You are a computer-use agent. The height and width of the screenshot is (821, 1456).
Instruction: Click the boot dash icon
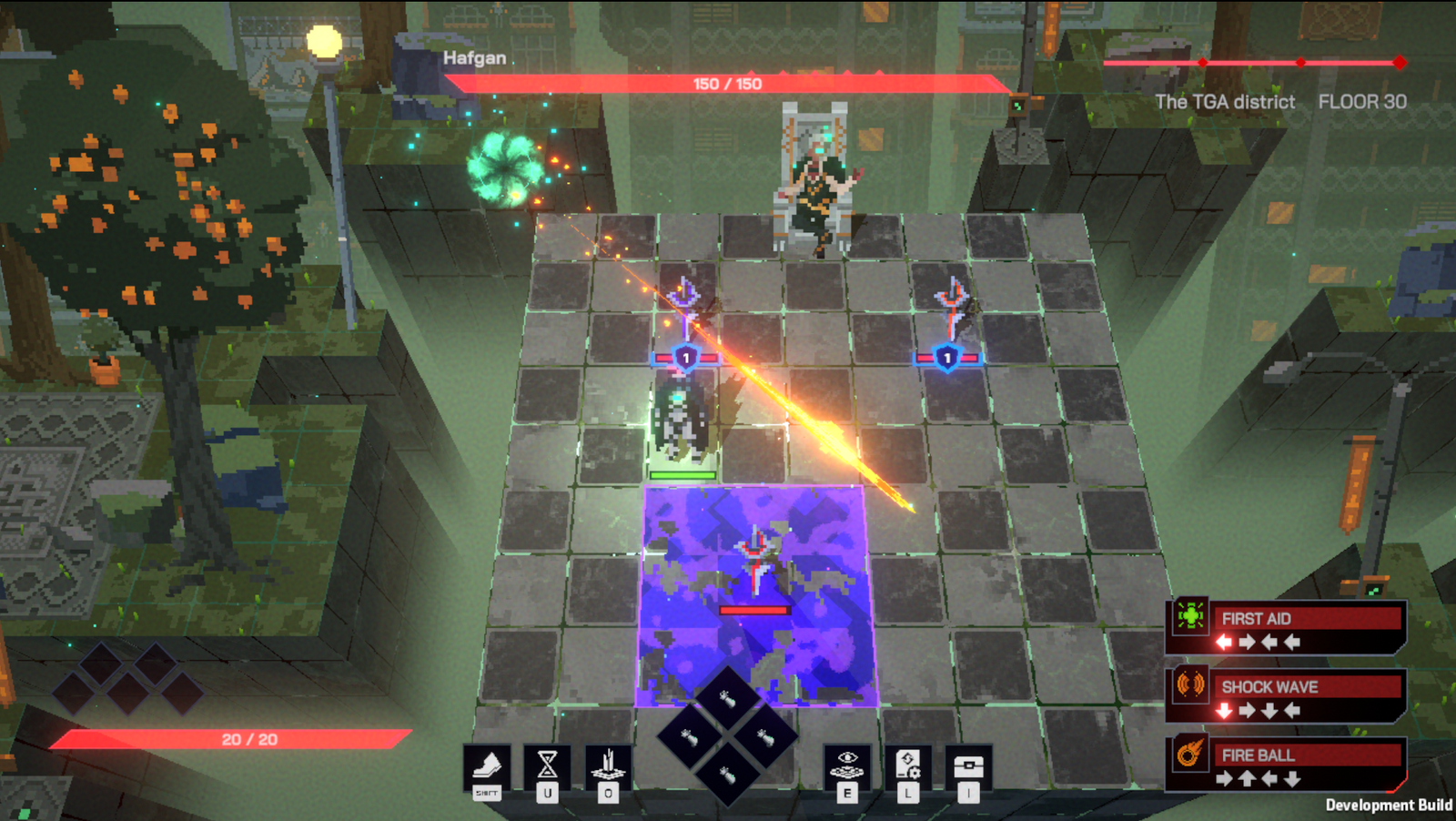[487, 766]
